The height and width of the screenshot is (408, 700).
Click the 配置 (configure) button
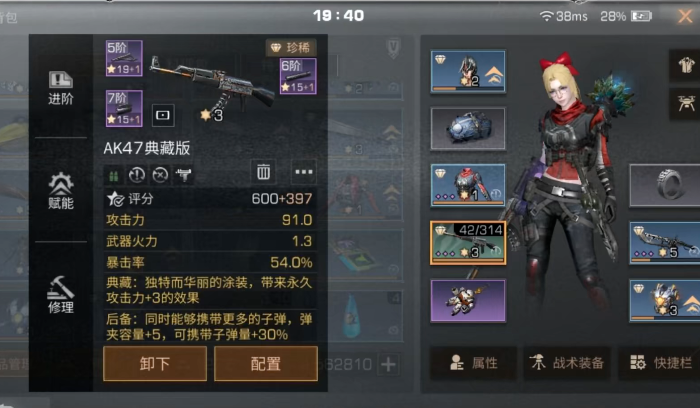click(x=266, y=364)
